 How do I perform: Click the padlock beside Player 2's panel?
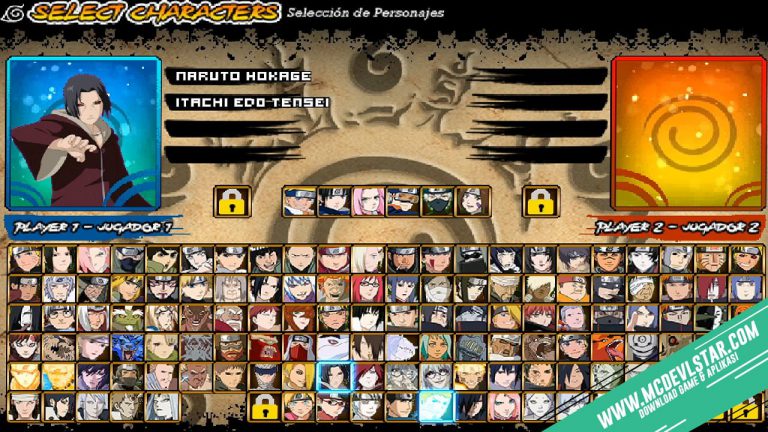point(540,202)
